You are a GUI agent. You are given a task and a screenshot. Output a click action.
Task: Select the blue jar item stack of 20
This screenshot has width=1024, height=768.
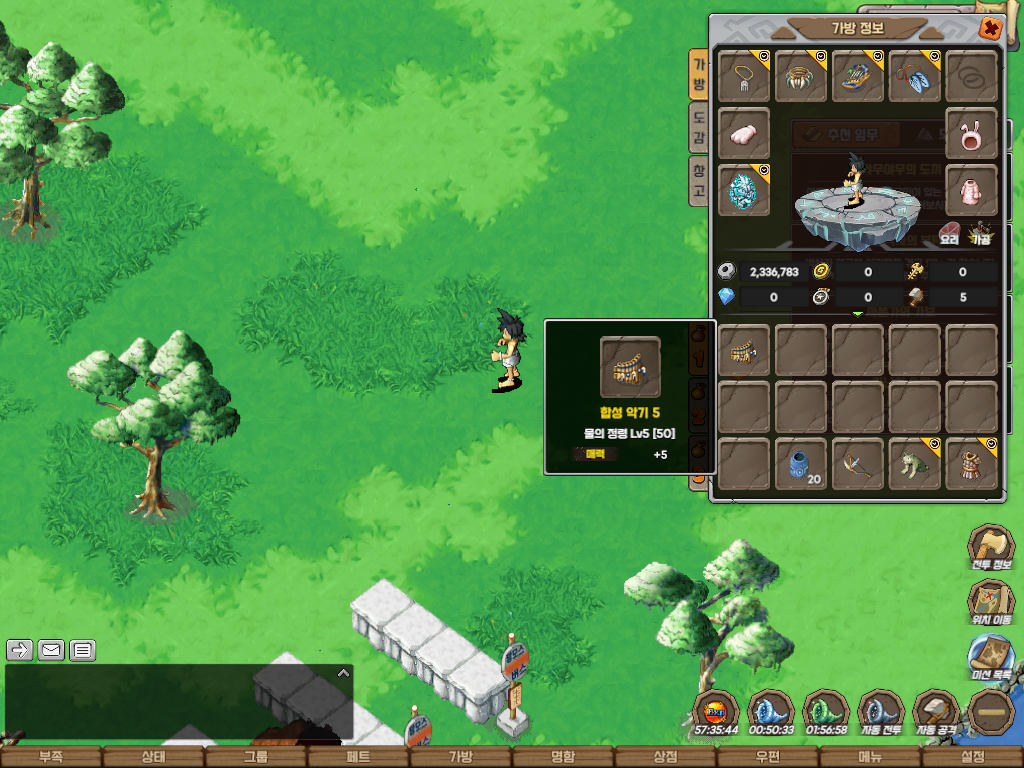(x=801, y=464)
